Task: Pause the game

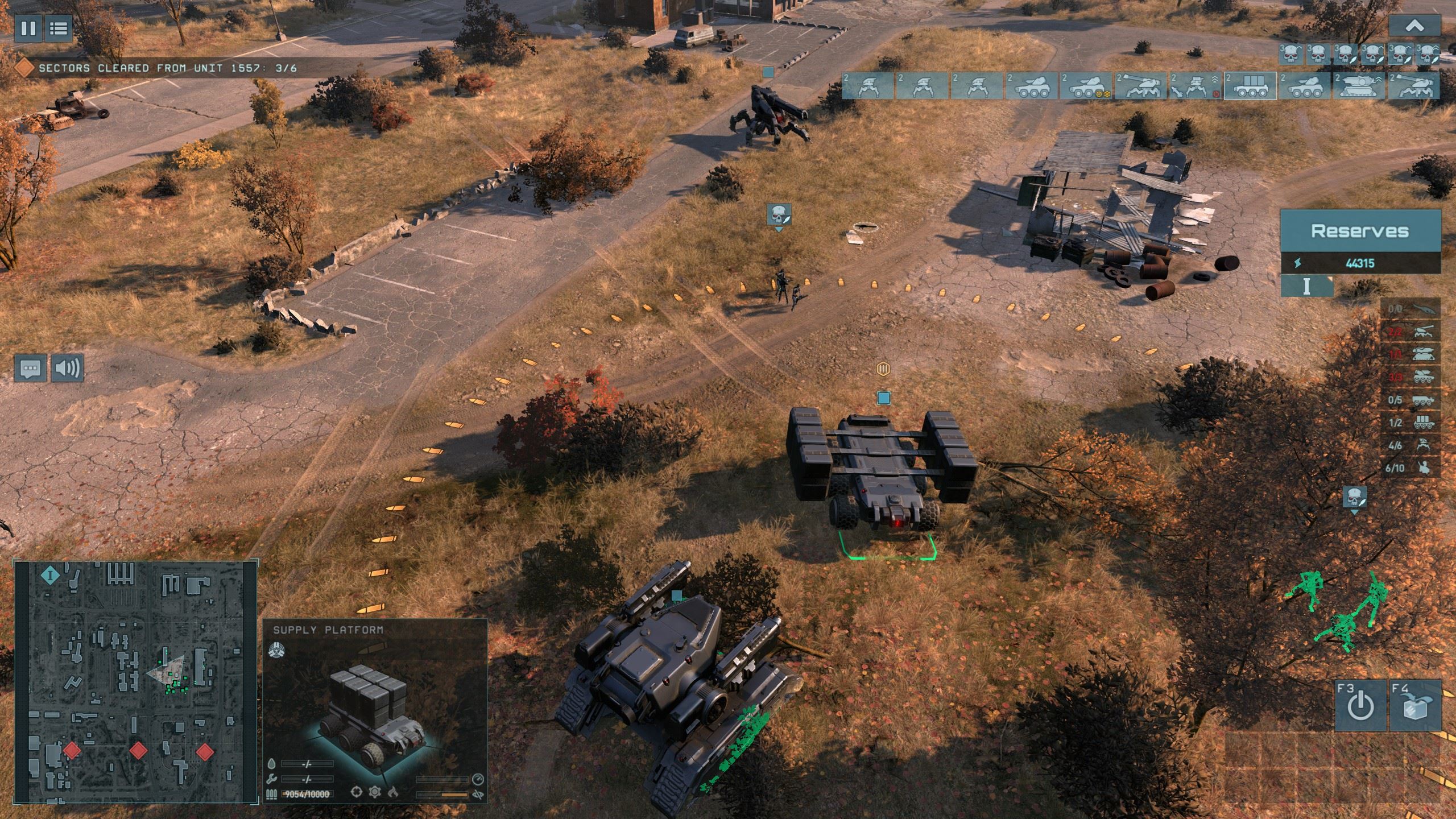Action: tap(28, 28)
